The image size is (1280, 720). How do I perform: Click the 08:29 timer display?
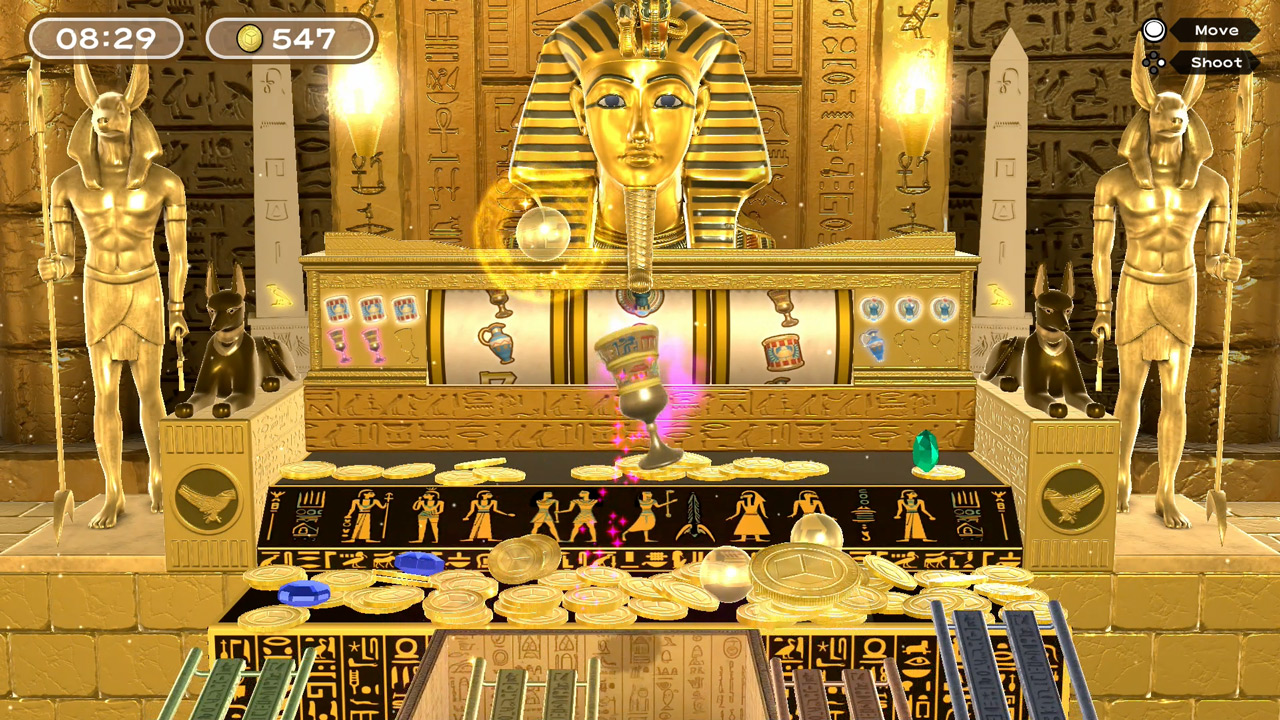coord(105,40)
